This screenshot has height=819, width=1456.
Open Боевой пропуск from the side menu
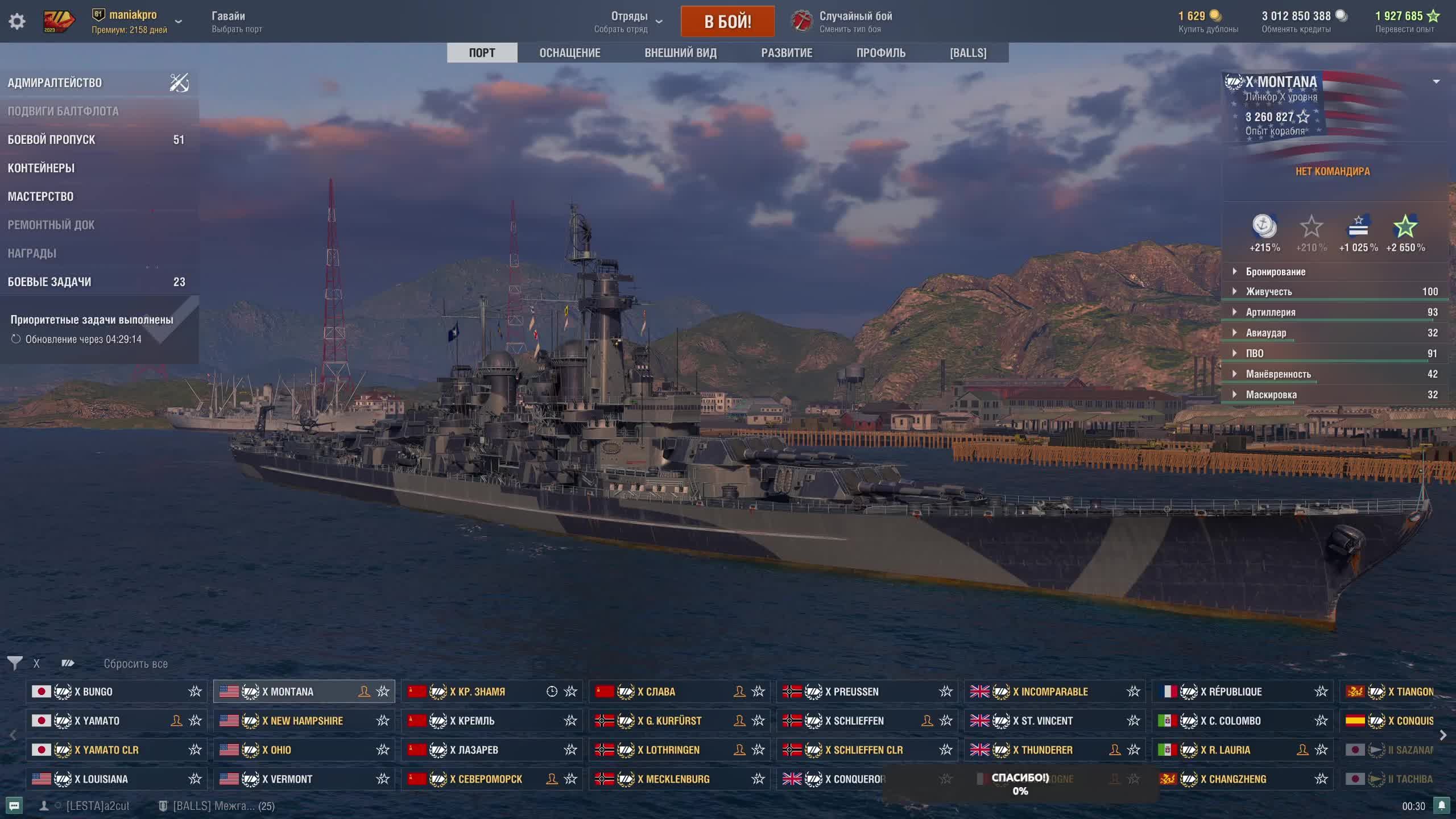51,140
